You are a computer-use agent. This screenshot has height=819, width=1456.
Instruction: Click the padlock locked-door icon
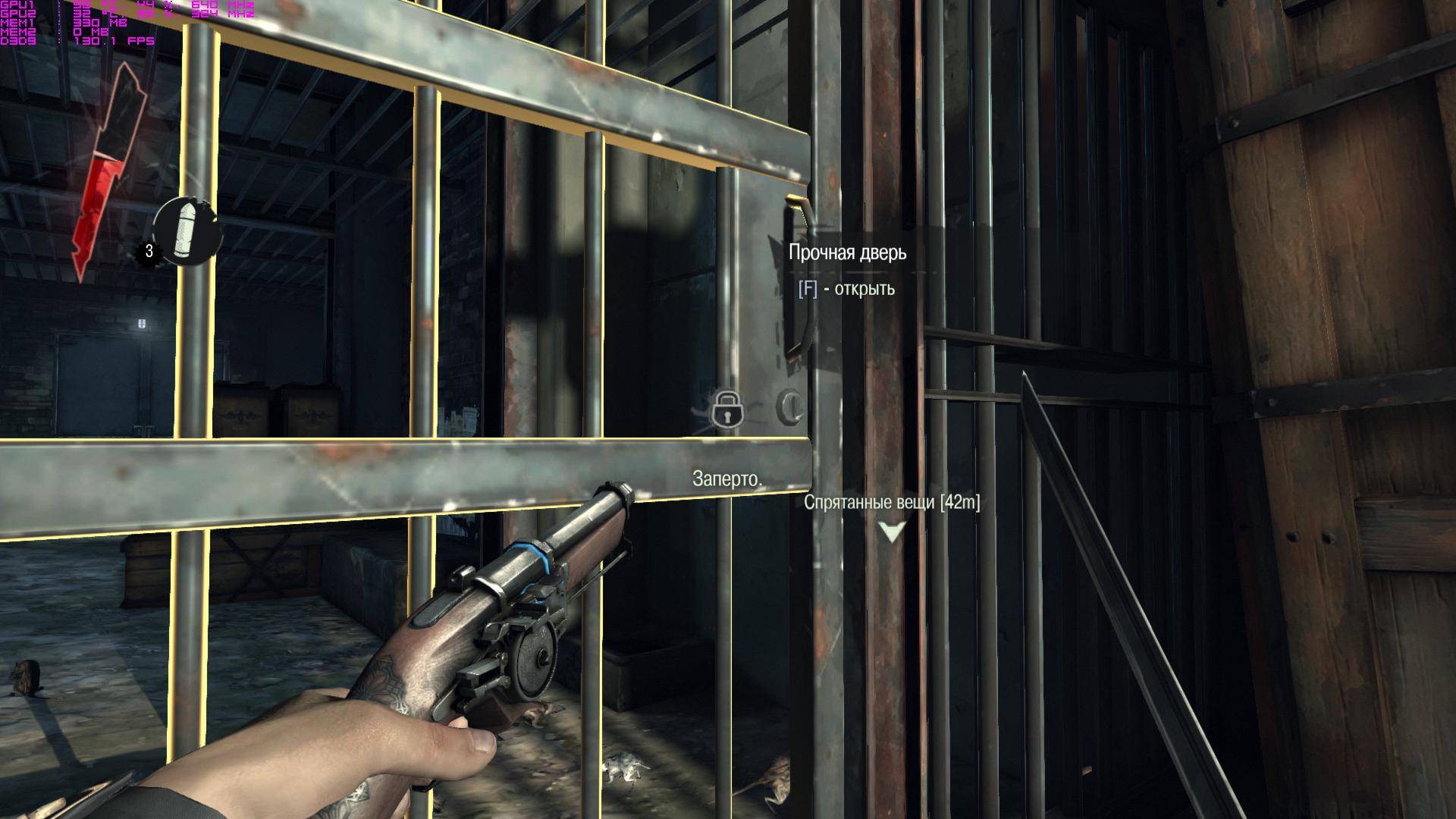727,409
